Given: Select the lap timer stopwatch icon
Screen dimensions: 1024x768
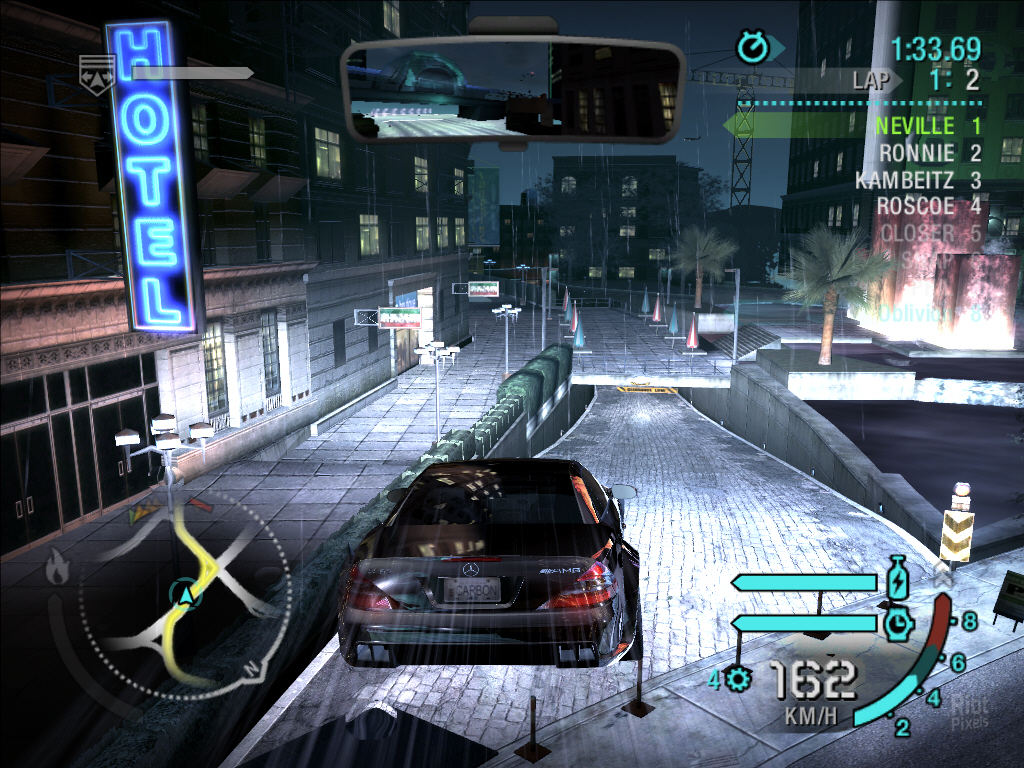Looking at the screenshot, I should click(x=751, y=45).
